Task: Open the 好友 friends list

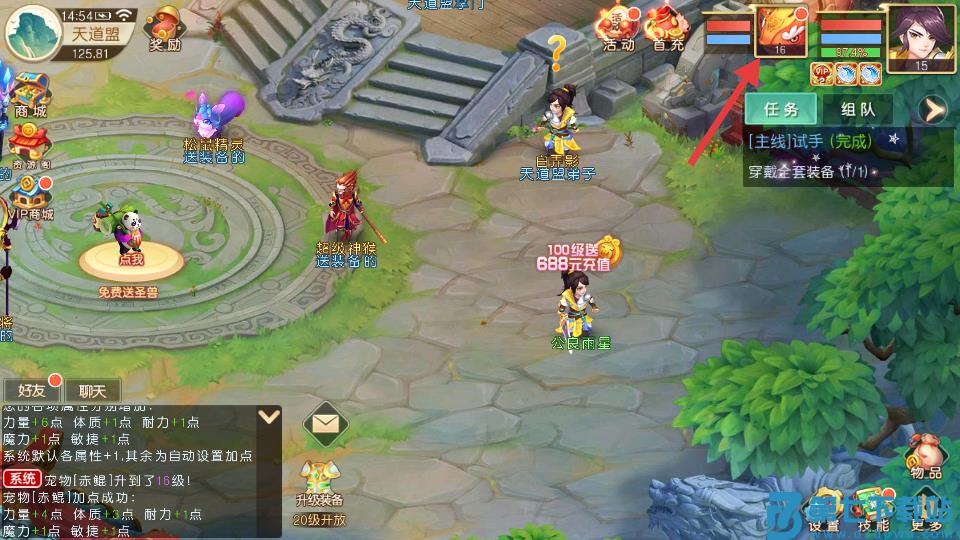Action: (33, 390)
